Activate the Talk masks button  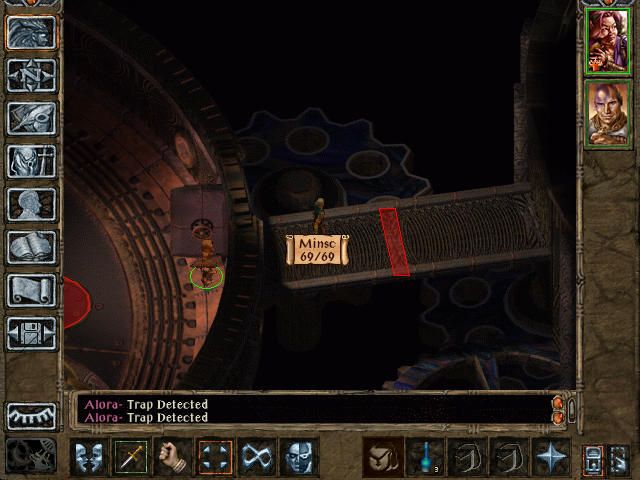coord(89,457)
